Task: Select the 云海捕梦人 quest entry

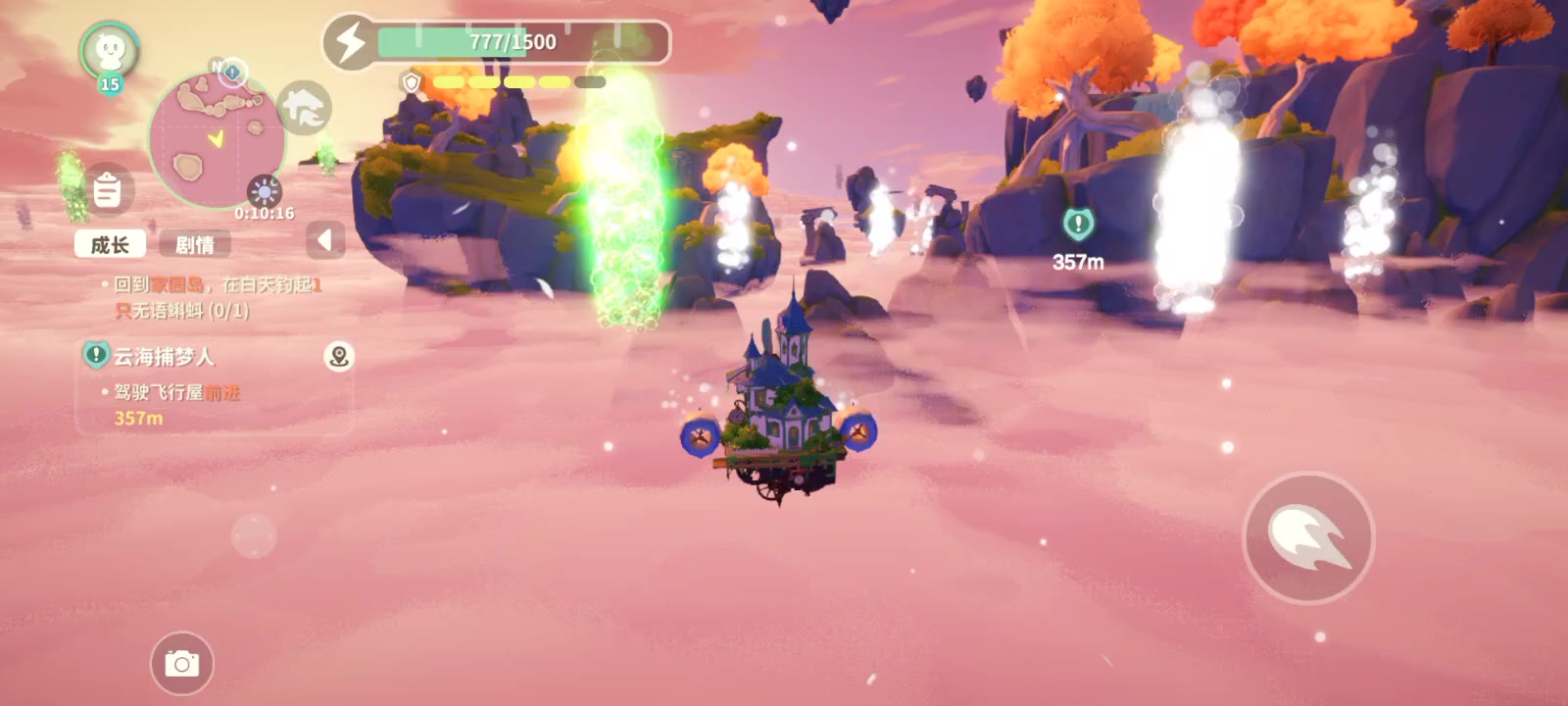Action: (x=164, y=356)
